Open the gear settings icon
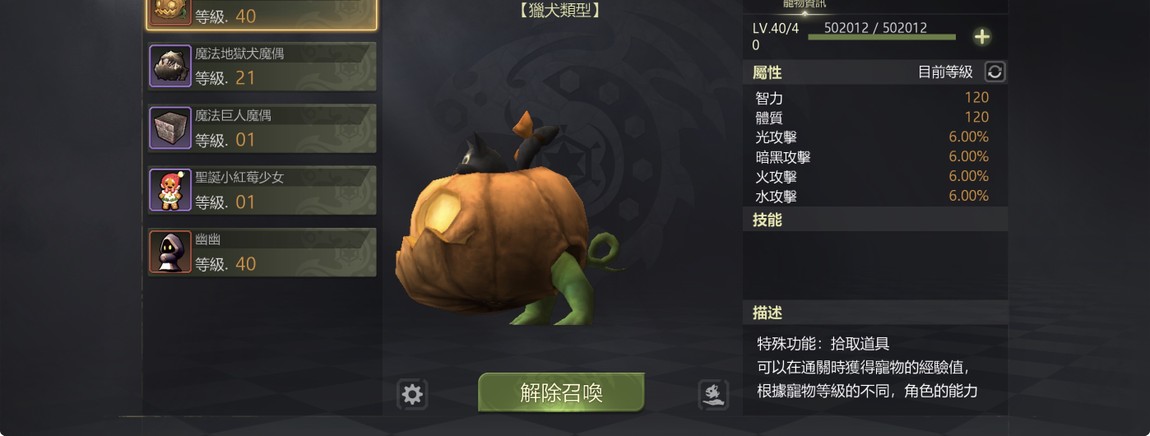The image size is (1150, 436). click(412, 395)
